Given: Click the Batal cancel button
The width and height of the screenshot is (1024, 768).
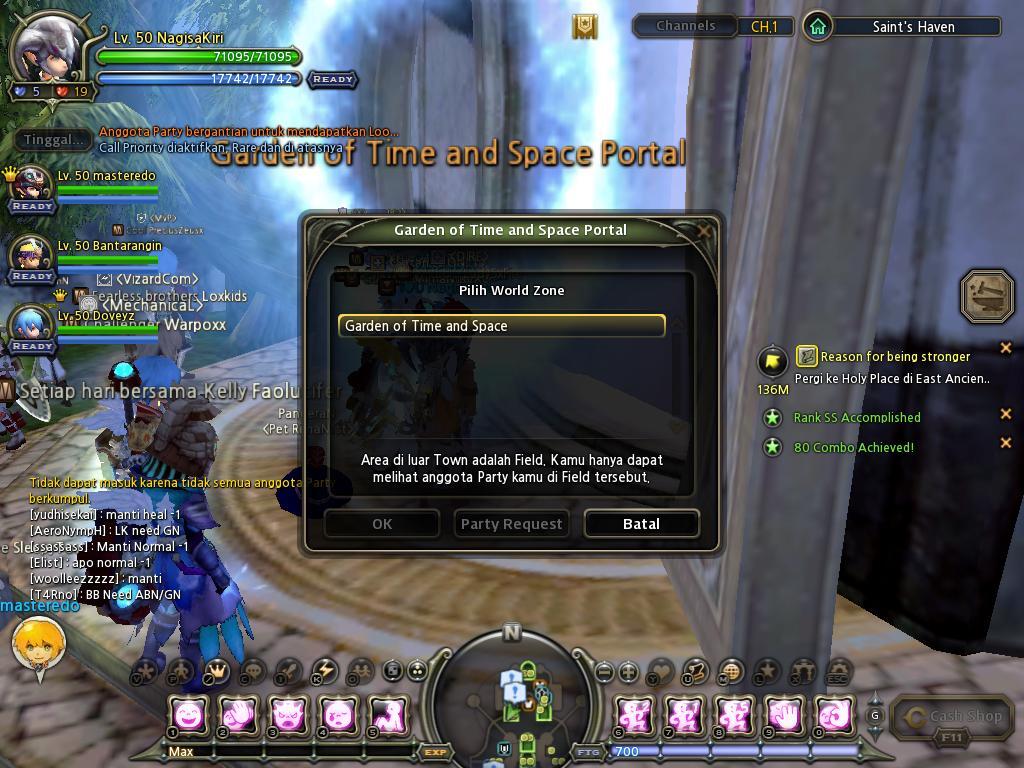Looking at the screenshot, I should pos(641,524).
